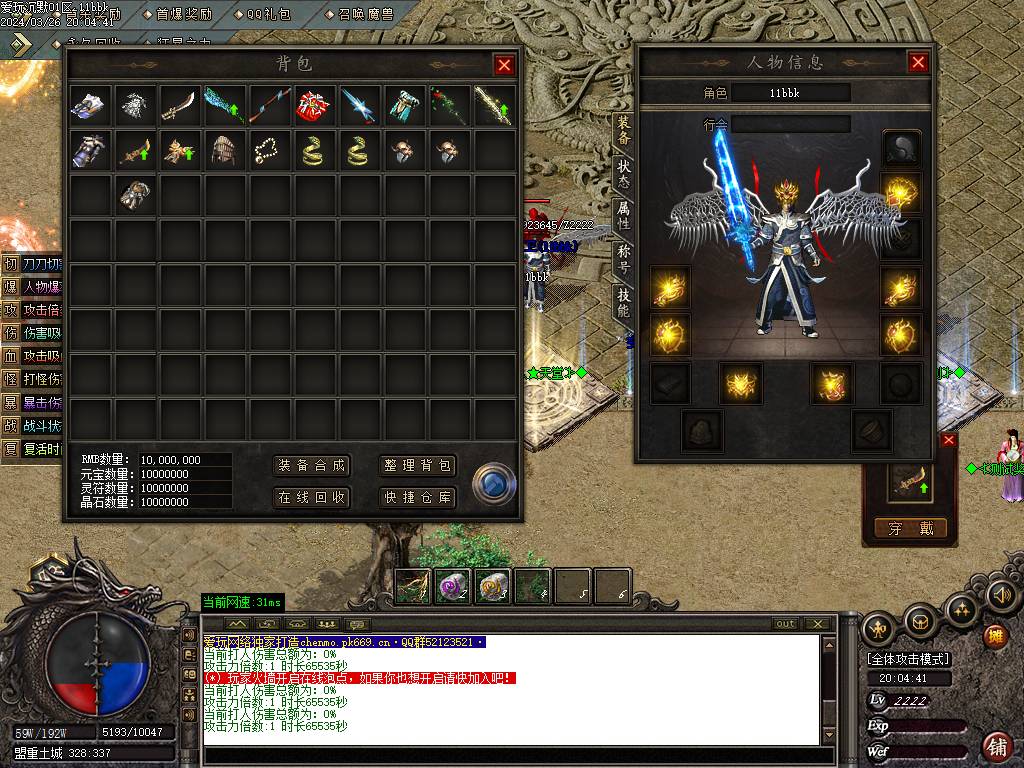1024x768 pixels.
Task: Open the 属性 attributes tab
Action: (623, 217)
